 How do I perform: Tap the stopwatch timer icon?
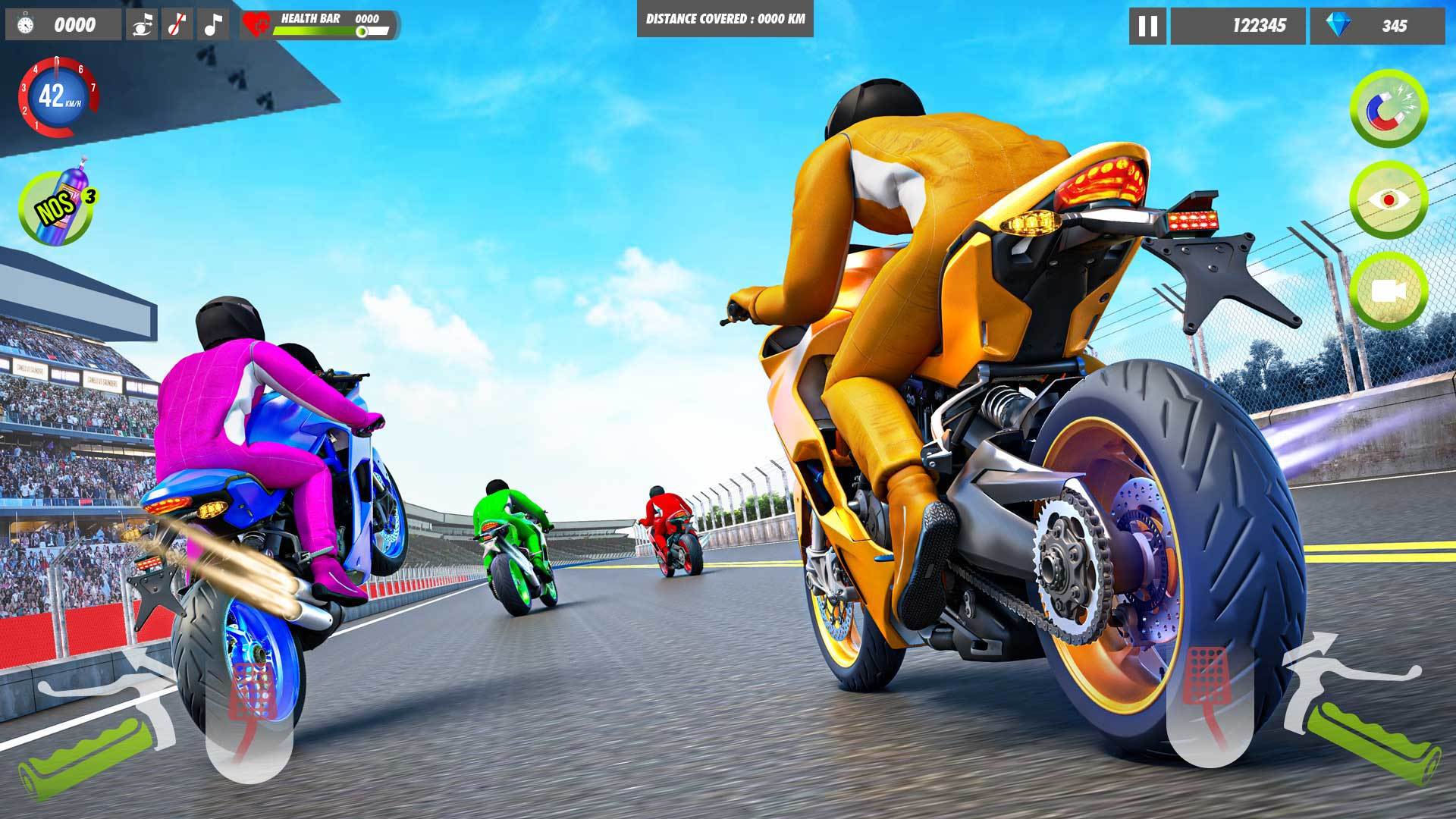click(x=27, y=24)
